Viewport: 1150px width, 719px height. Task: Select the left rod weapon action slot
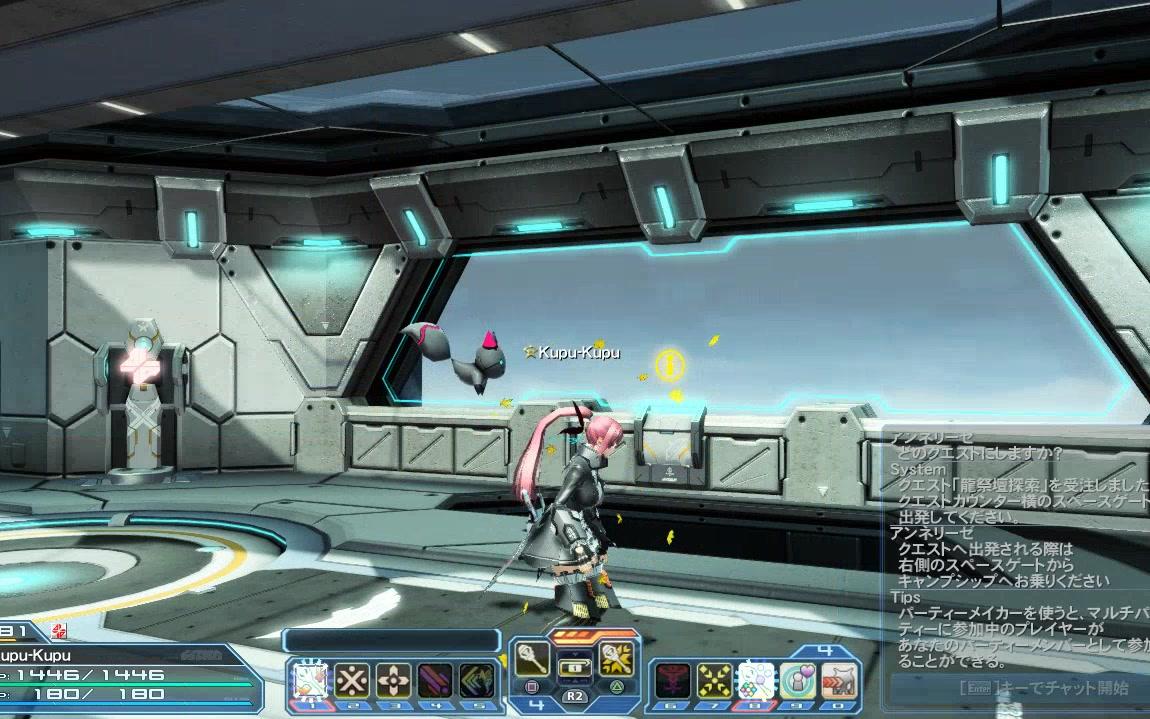(x=533, y=659)
